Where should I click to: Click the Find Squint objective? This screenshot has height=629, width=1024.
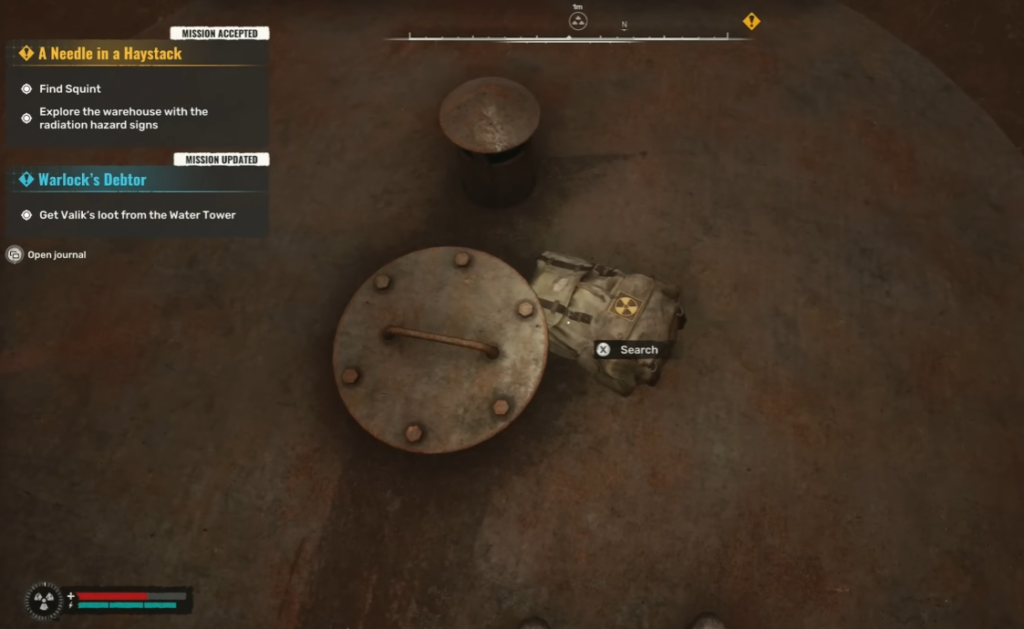70,89
